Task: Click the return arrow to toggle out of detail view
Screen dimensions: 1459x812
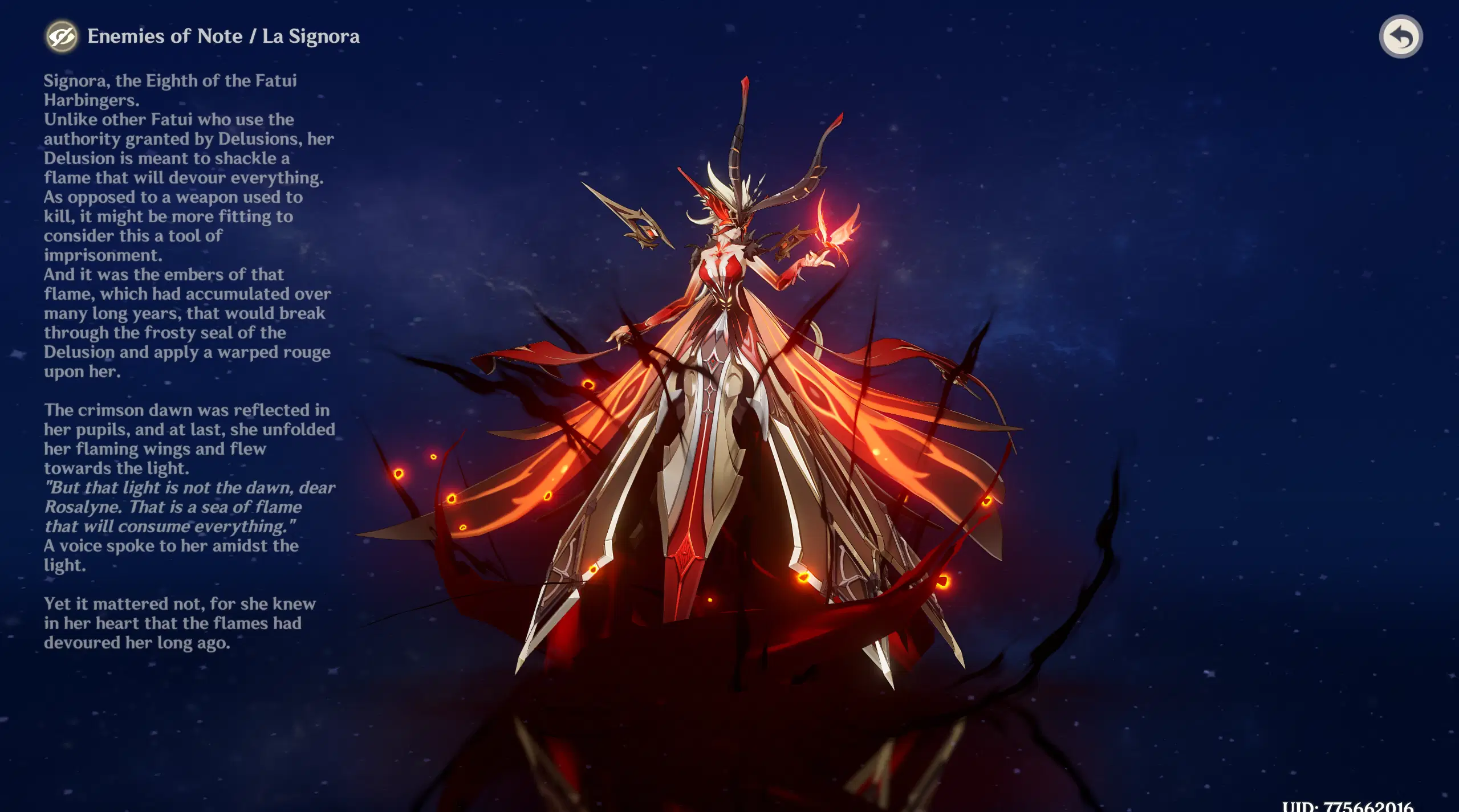Action: pyautogui.click(x=1401, y=36)
